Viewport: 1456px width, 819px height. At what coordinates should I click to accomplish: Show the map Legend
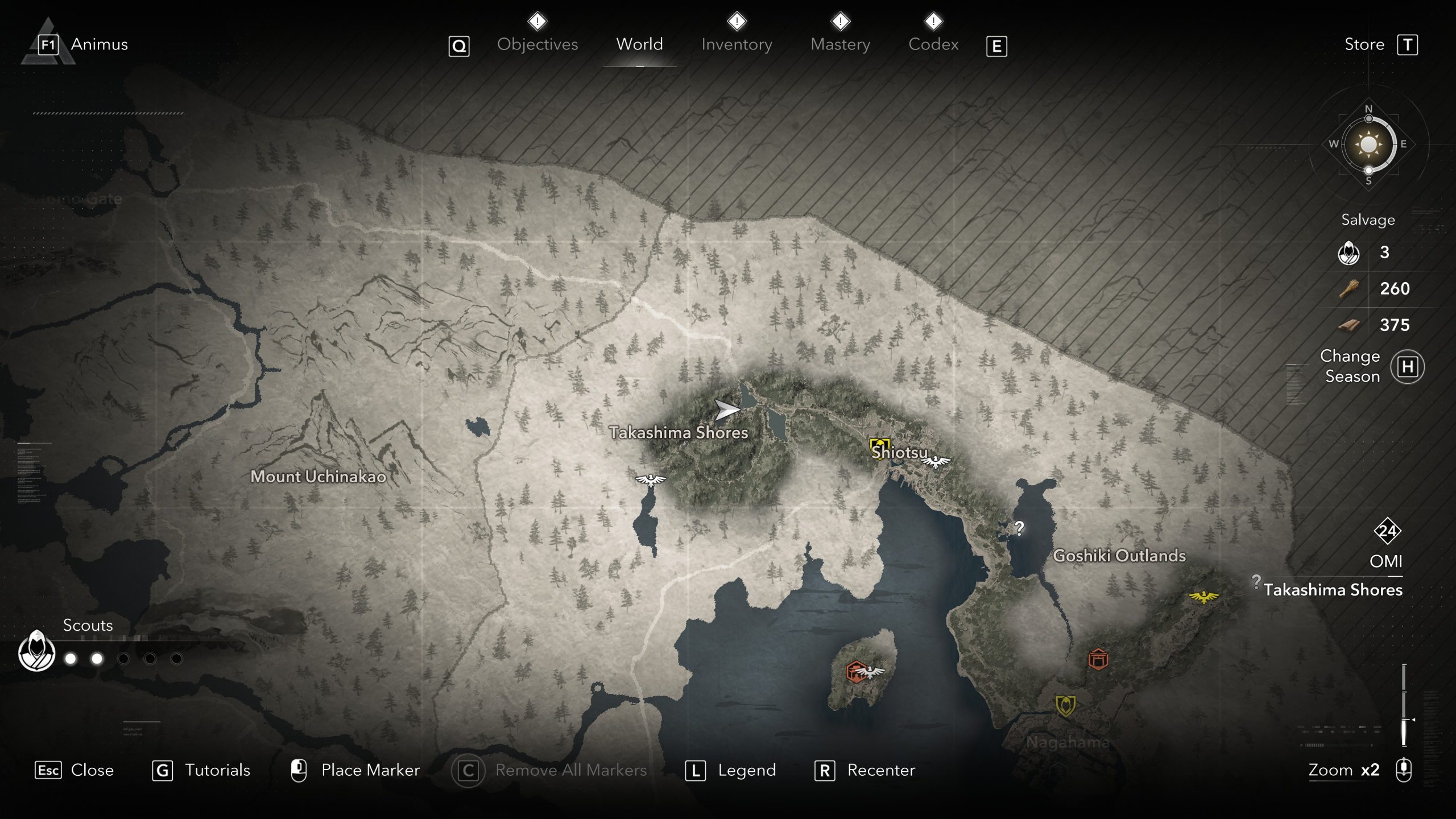click(x=746, y=770)
